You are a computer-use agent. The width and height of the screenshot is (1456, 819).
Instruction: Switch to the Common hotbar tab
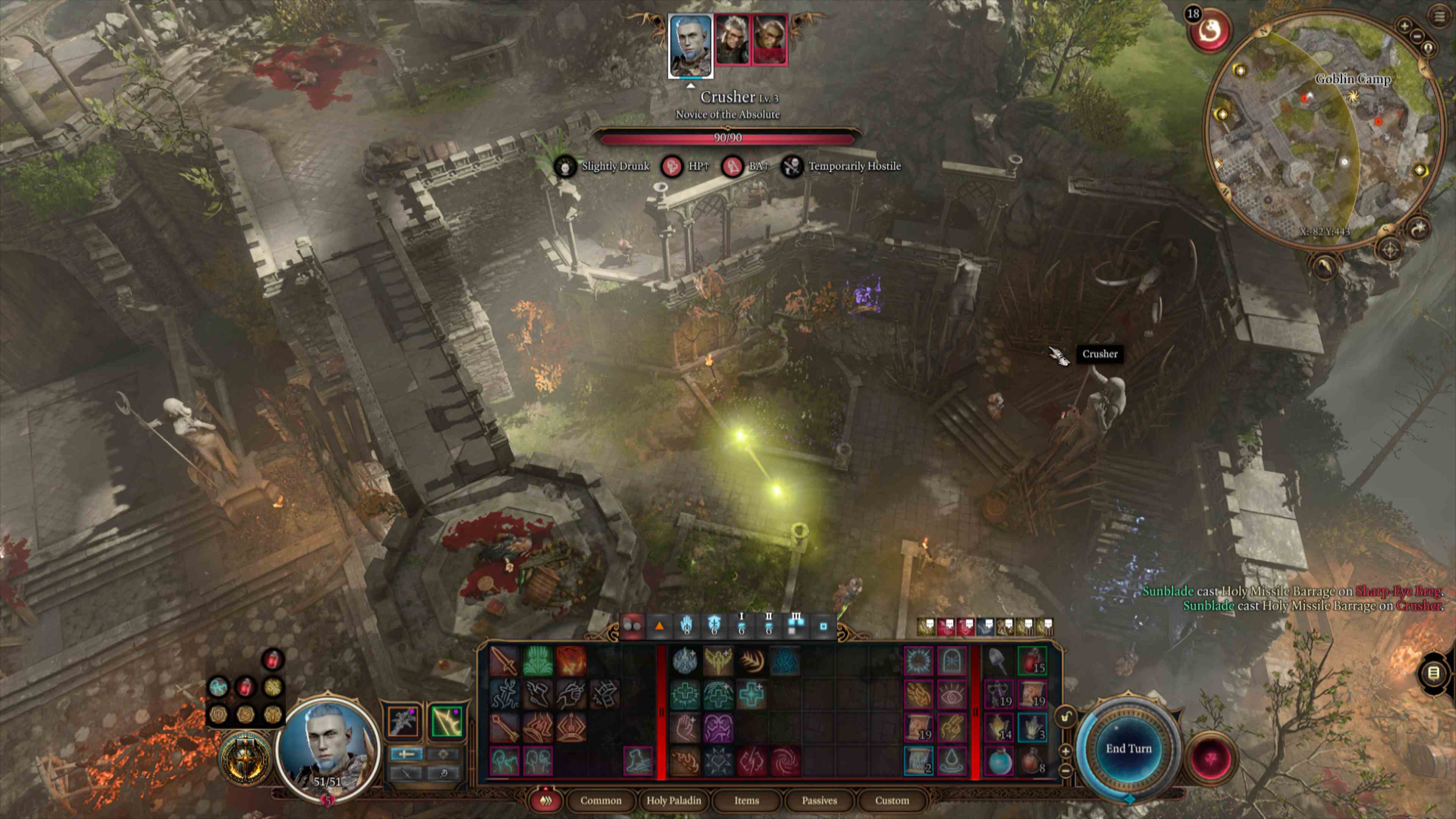600,800
